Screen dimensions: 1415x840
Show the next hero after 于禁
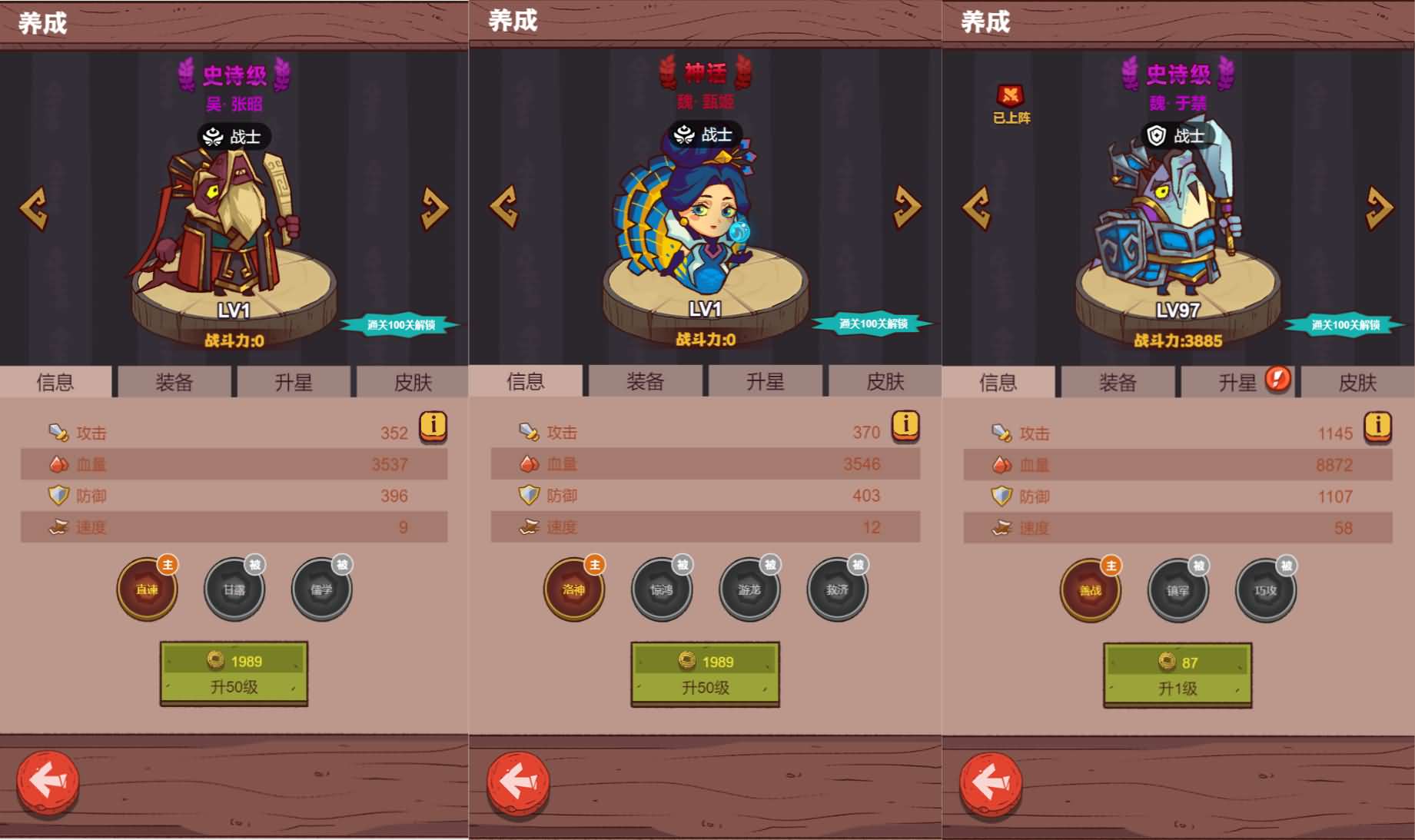click(x=1379, y=207)
